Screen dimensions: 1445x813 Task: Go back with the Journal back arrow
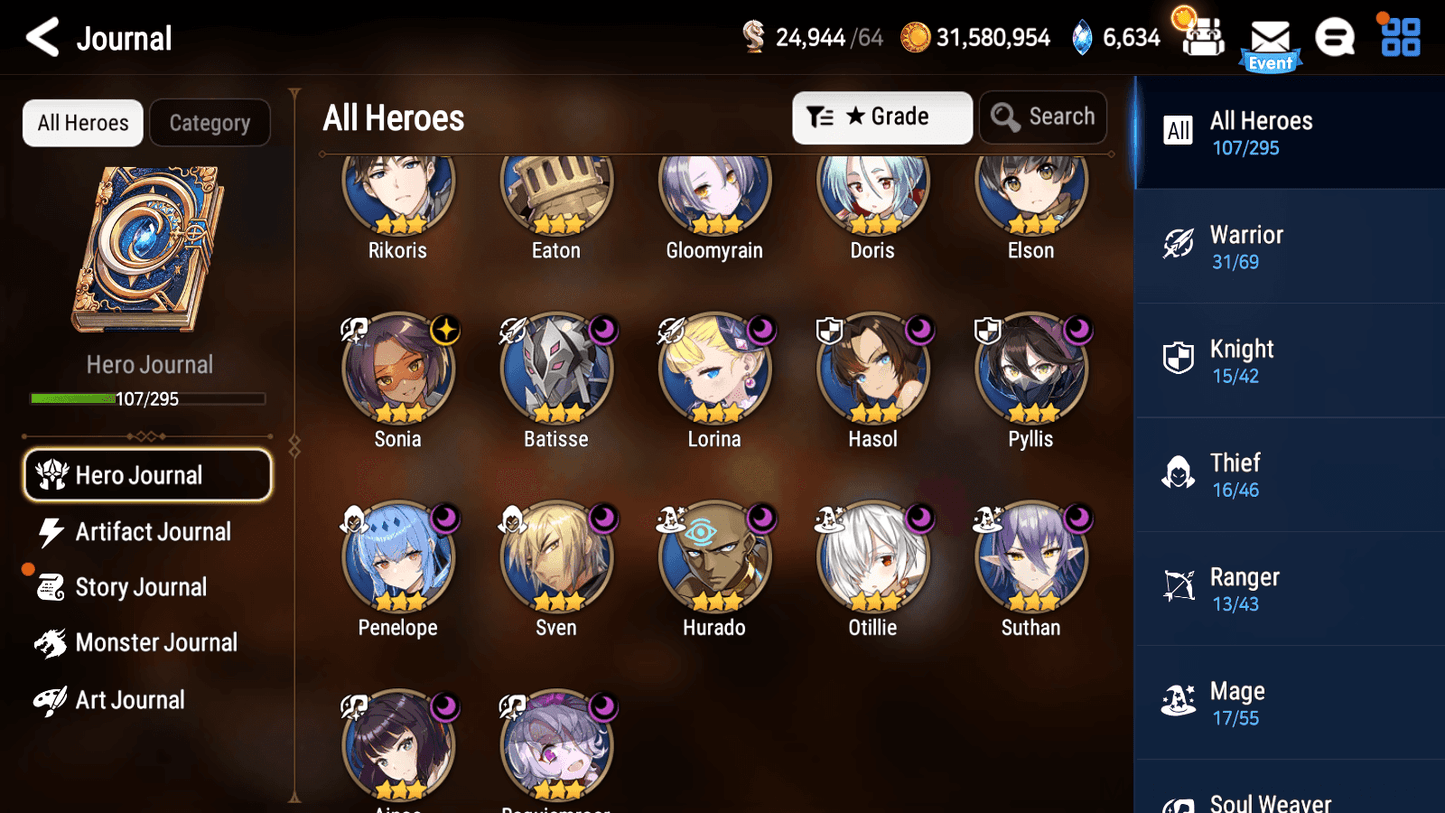click(x=42, y=37)
